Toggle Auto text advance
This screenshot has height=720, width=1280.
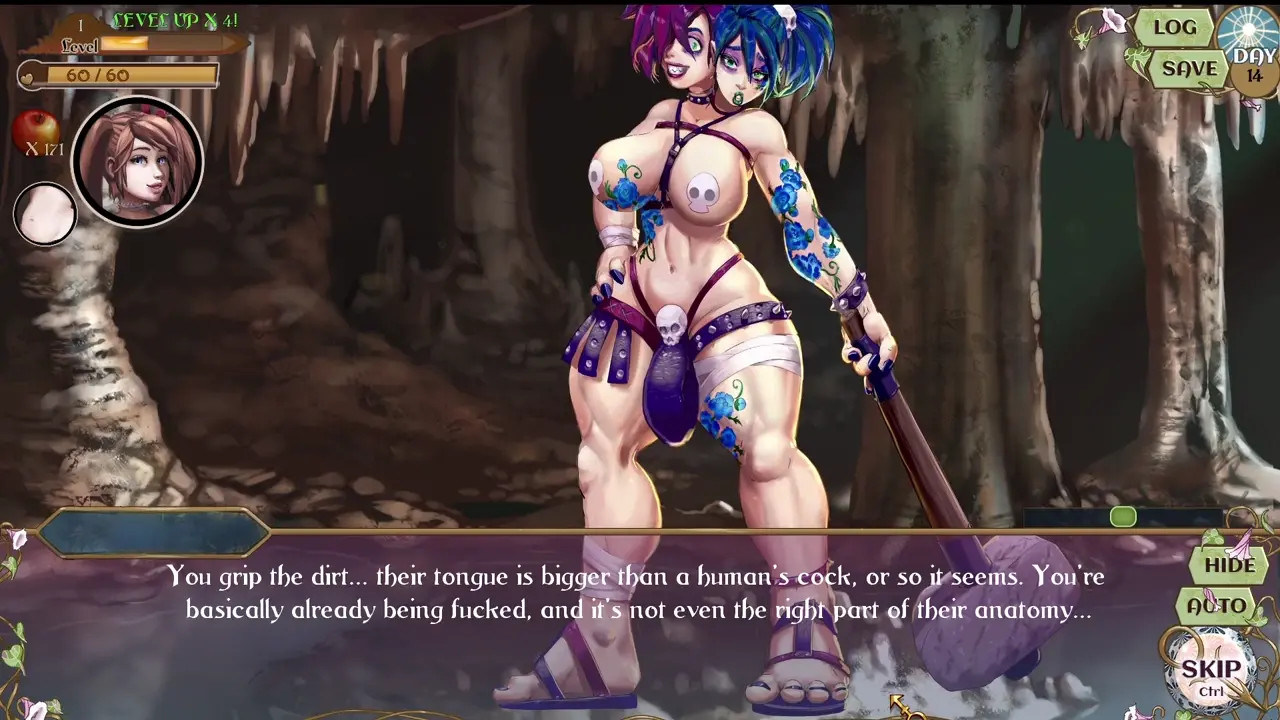click(x=1216, y=606)
